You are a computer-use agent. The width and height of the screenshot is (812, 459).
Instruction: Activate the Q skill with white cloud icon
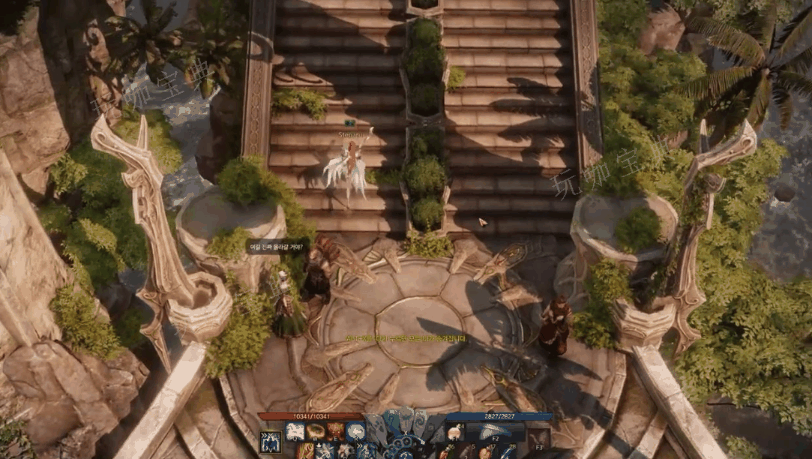click(295, 432)
